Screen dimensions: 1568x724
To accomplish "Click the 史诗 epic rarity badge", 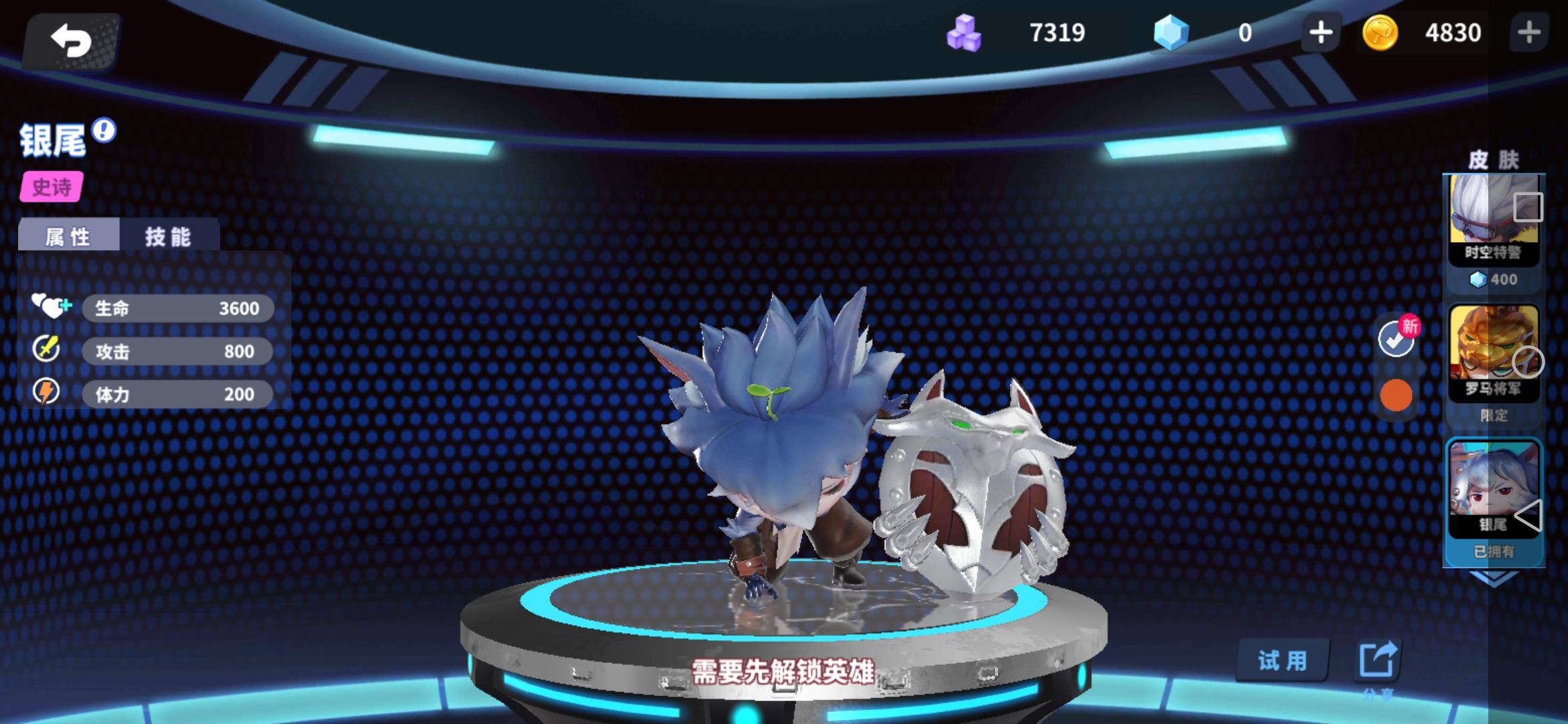I will coord(52,188).
